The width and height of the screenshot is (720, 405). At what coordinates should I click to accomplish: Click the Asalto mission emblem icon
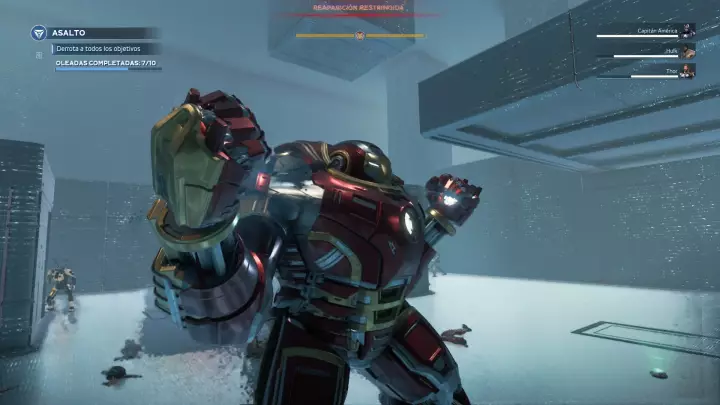(x=37, y=32)
